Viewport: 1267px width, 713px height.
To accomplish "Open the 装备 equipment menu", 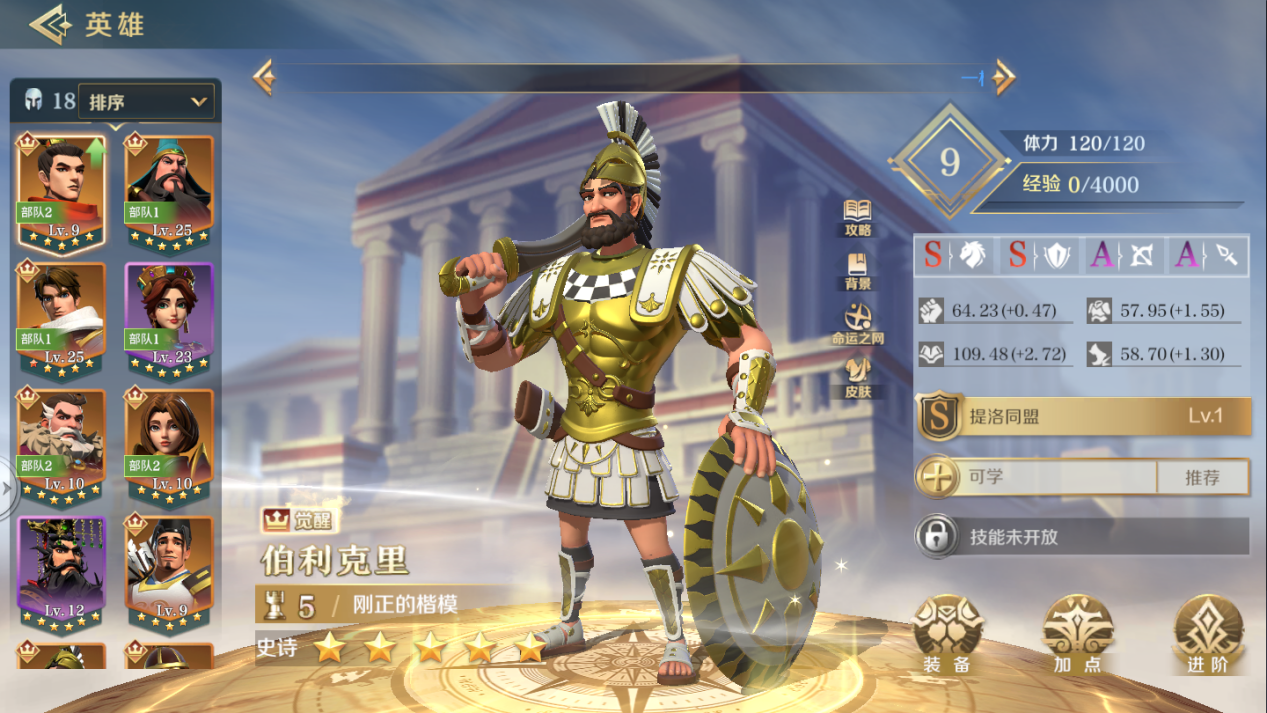I will point(947,632).
